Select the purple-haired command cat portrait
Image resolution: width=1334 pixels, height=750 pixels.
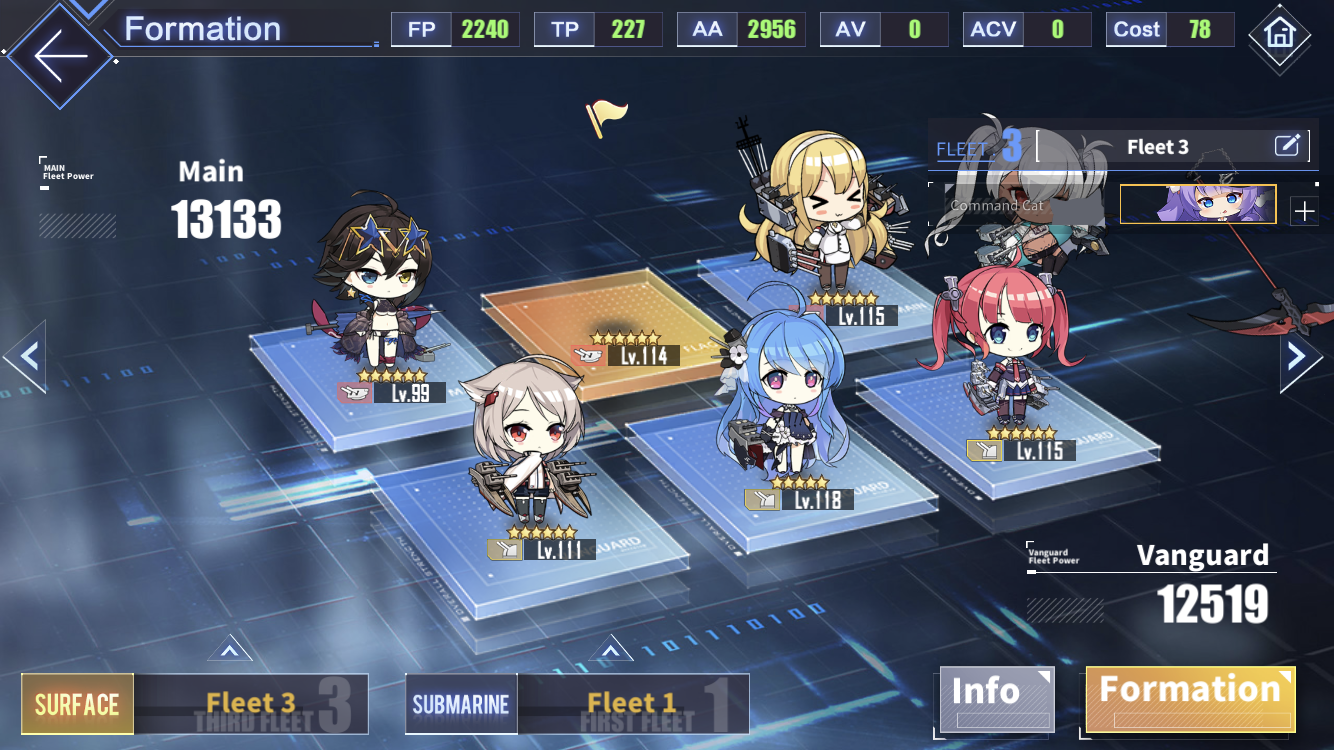pyautogui.click(x=1198, y=204)
